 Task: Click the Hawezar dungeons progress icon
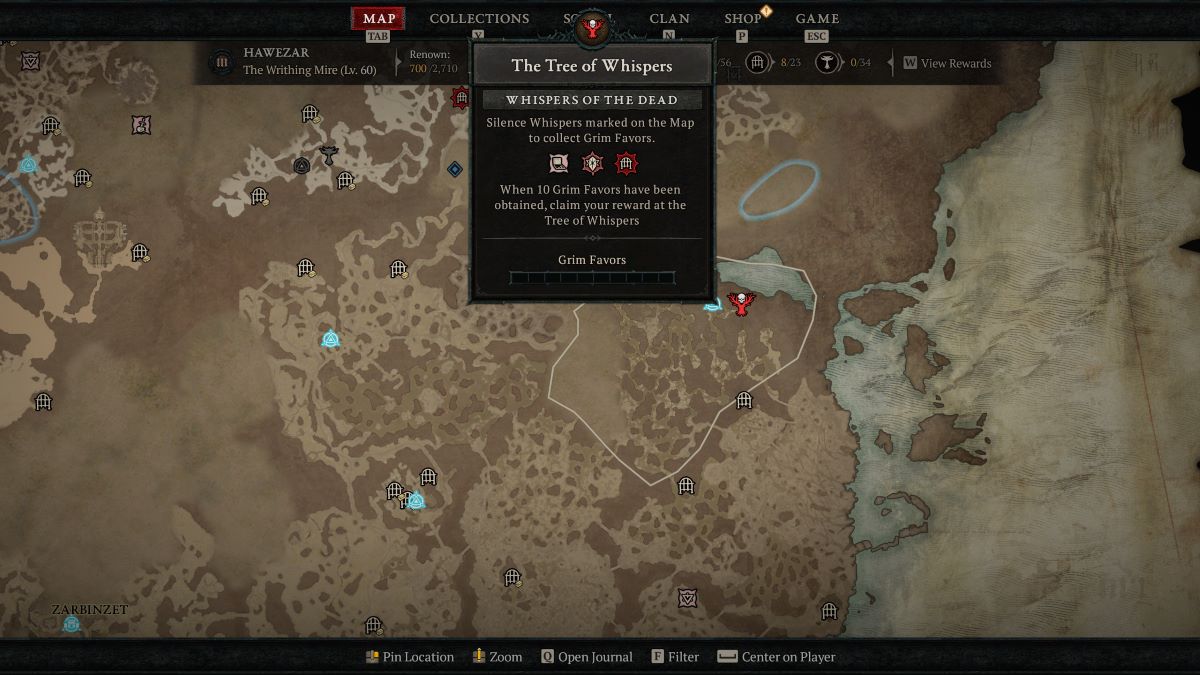point(758,63)
